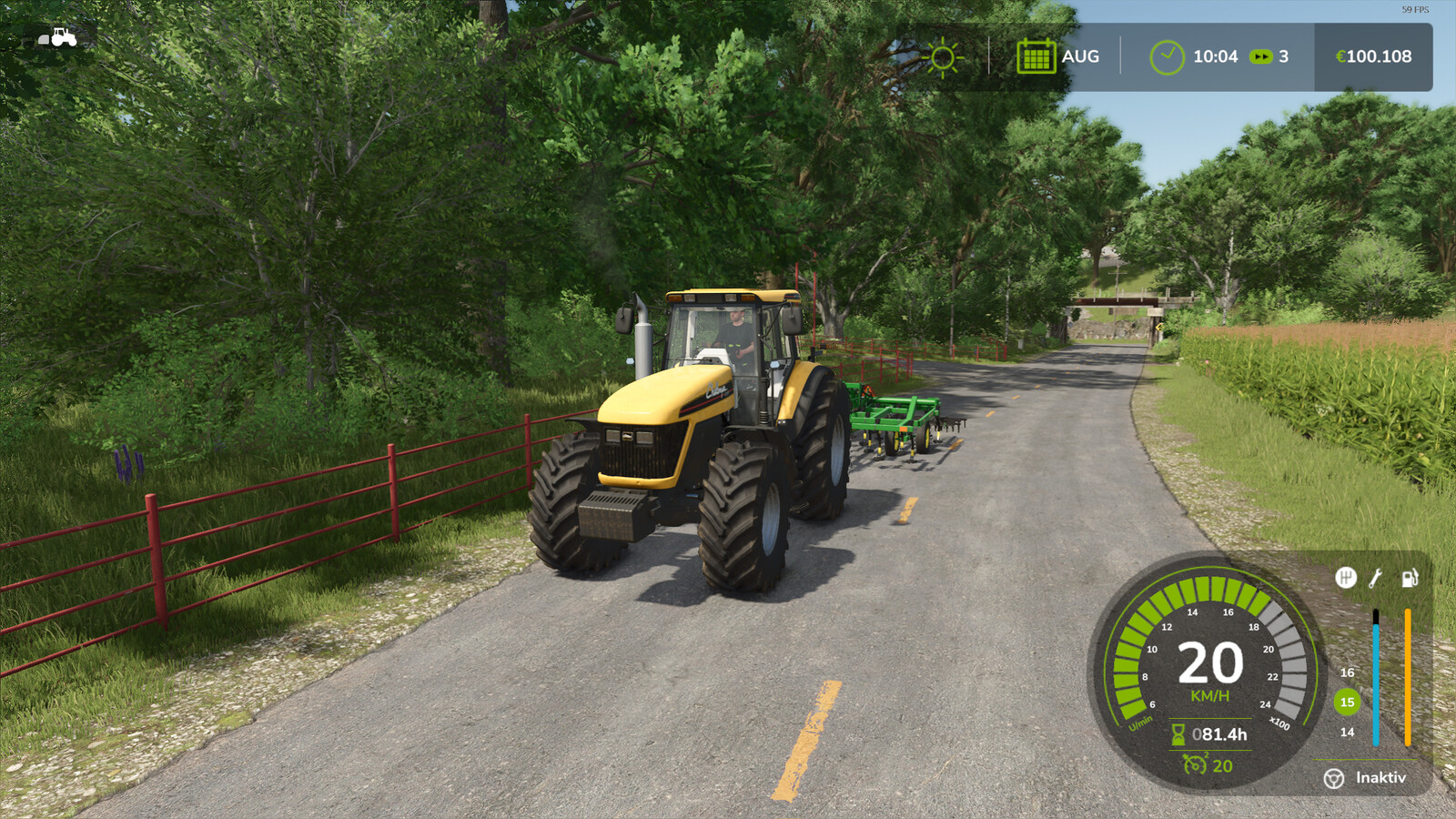The image size is (1456, 819).
Task: Select the AUG calendar icon
Action: 1036,56
